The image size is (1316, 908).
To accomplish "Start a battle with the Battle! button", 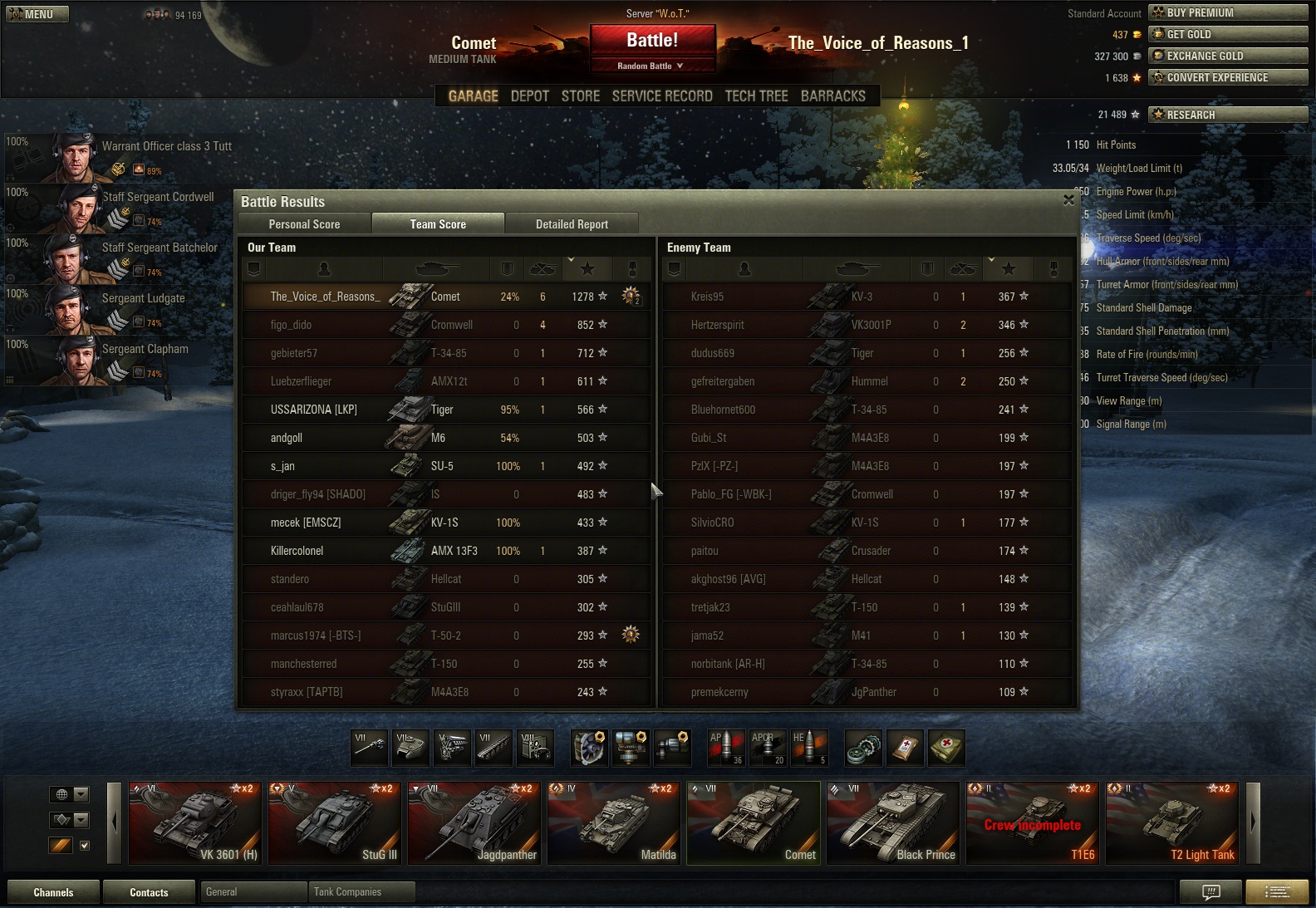I will [x=652, y=41].
